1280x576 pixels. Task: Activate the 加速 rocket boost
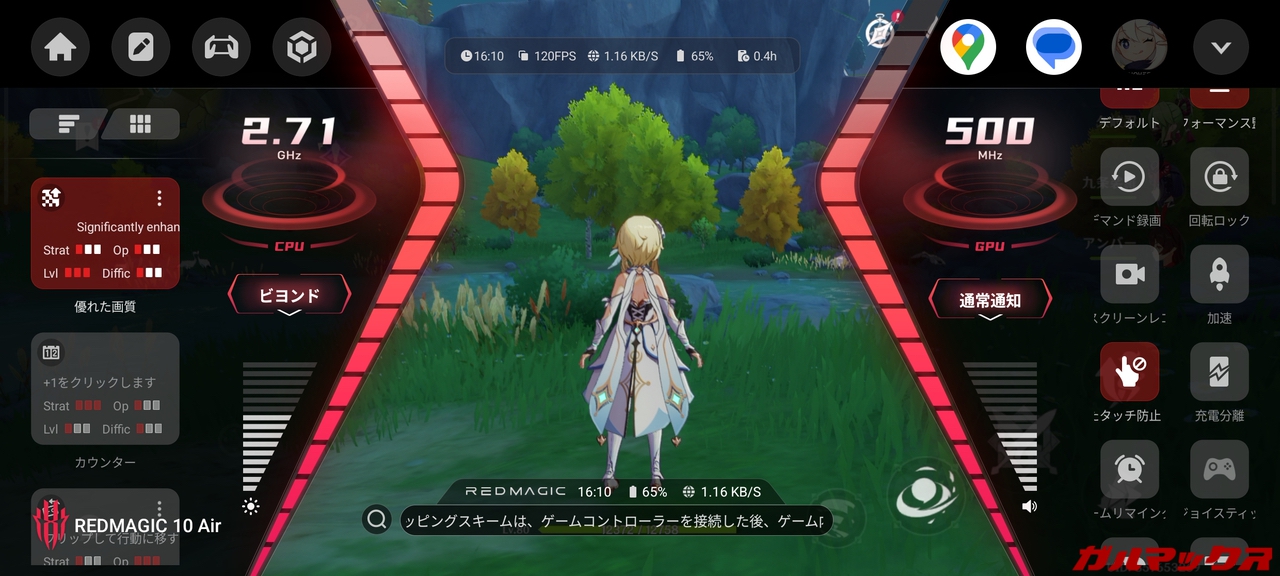[x=1219, y=274]
